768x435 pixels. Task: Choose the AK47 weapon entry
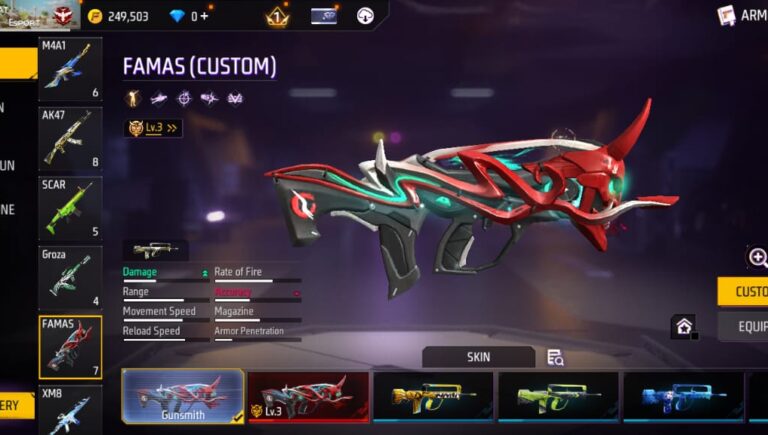70,138
